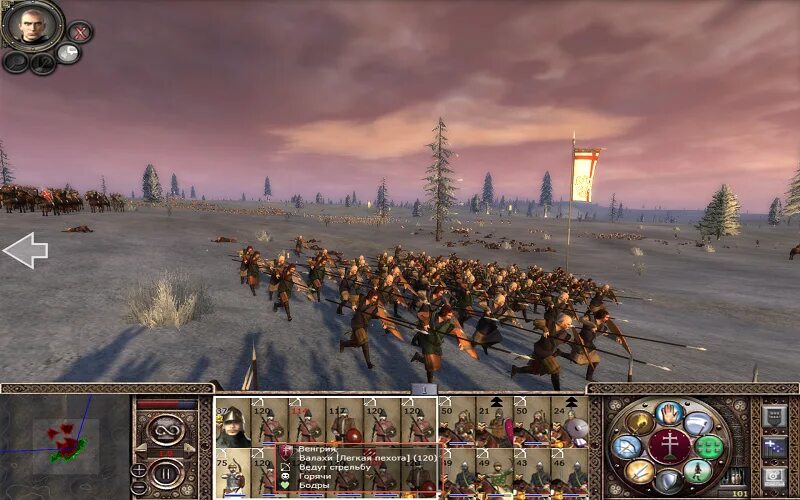Toggle the infinity speed button
Viewport: 800px width, 500px height.
point(165,430)
